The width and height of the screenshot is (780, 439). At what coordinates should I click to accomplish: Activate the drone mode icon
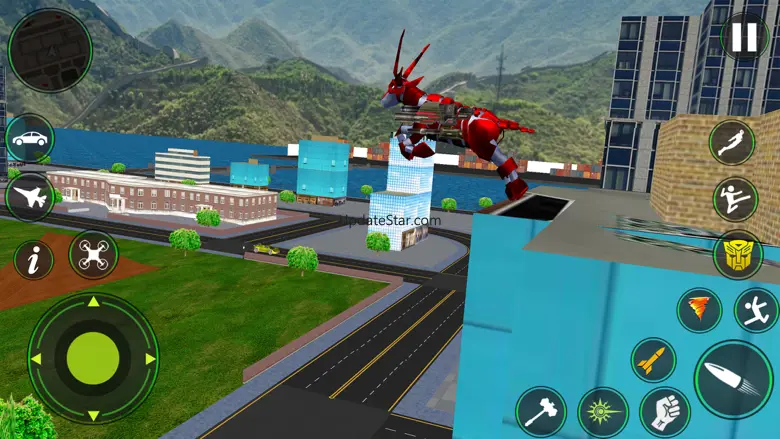pyautogui.click(x=93, y=255)
